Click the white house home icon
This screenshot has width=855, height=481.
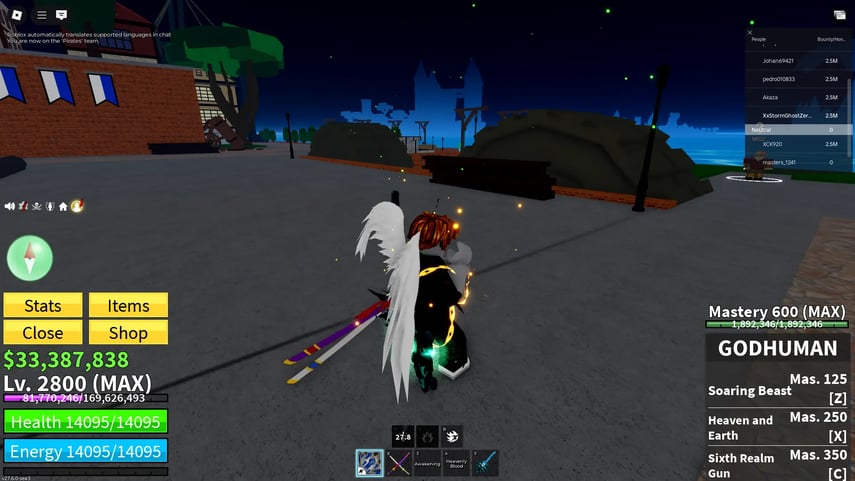(63, 206)
